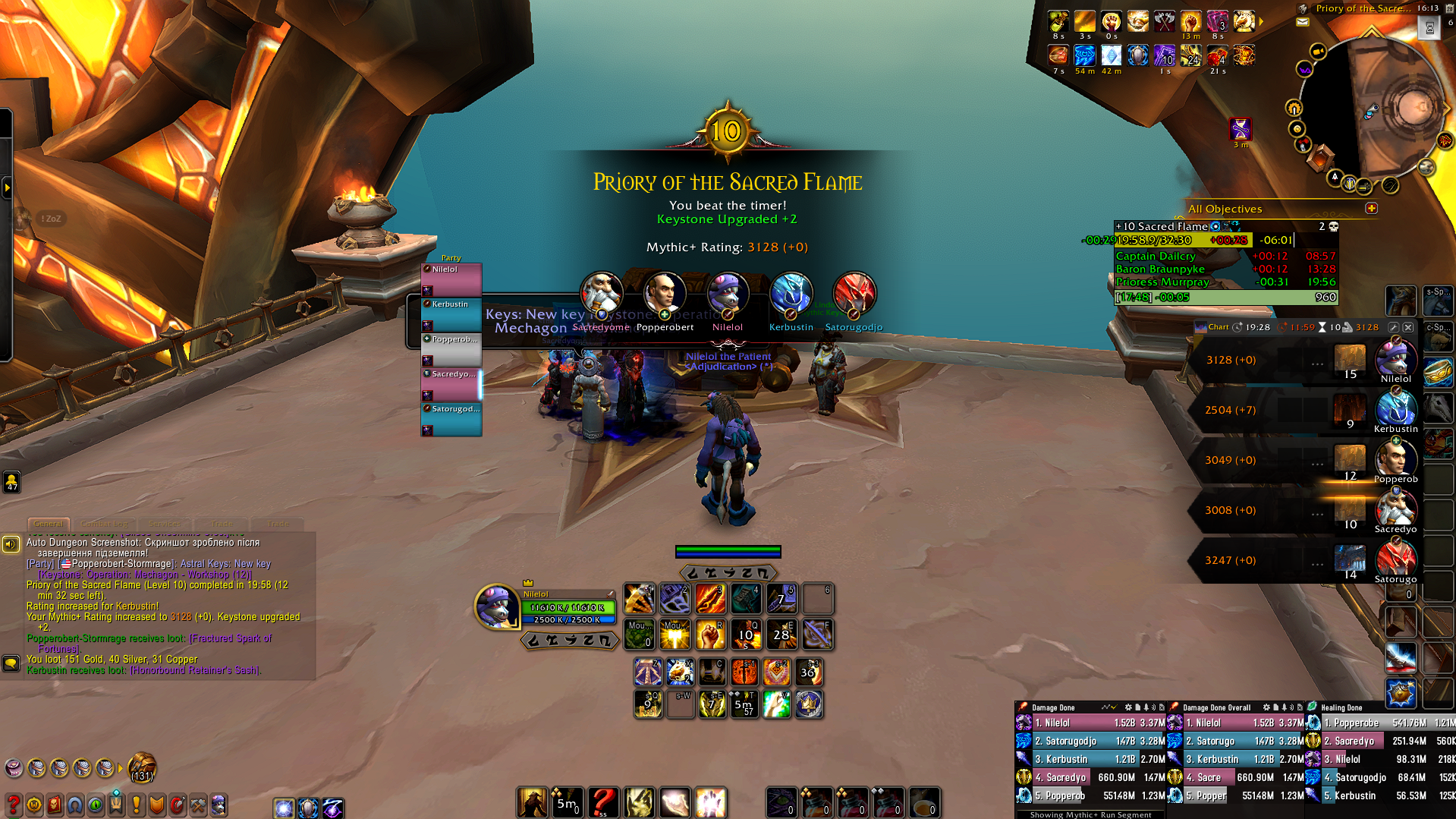Screen dimensions: 1456x819
Task: Toggle the All Objectives plus button
Action: (1371, 208)
